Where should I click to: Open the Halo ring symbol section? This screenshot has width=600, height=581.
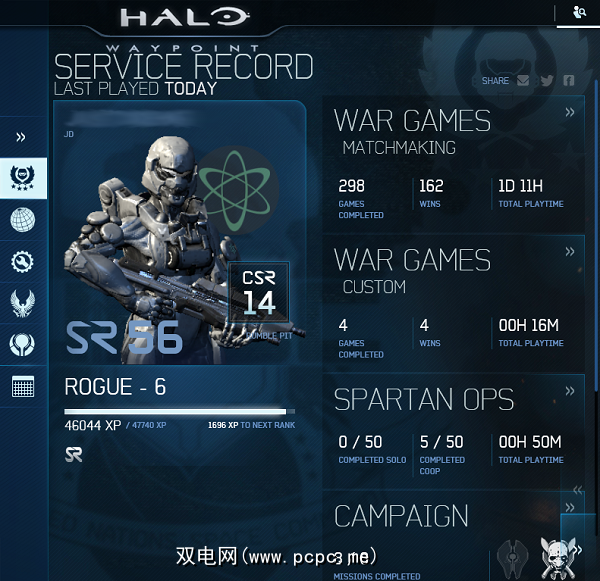click(x=23, y=345)
